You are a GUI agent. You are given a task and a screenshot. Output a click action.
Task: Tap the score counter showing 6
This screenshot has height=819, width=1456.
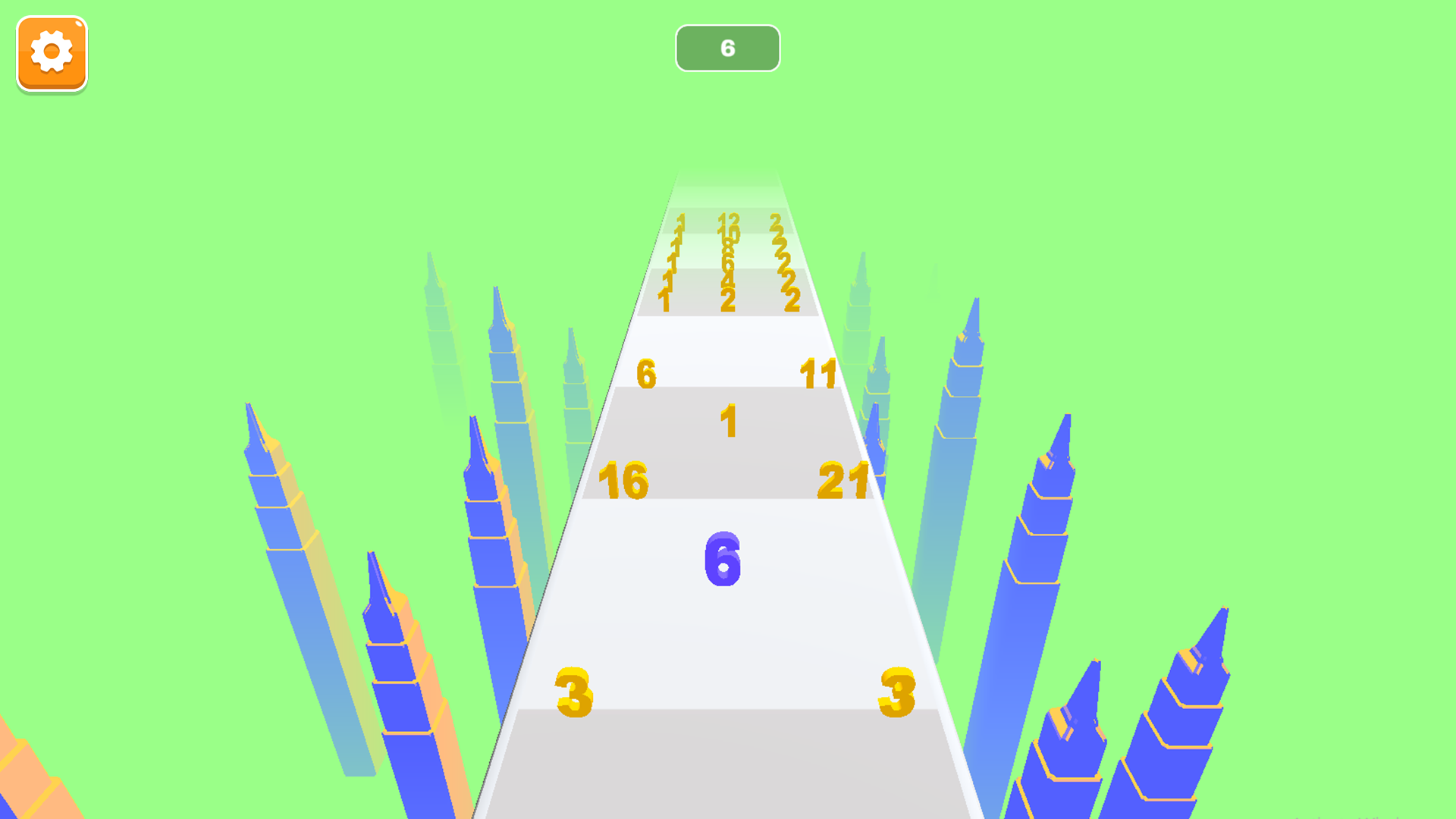click(x=727, y=48)
